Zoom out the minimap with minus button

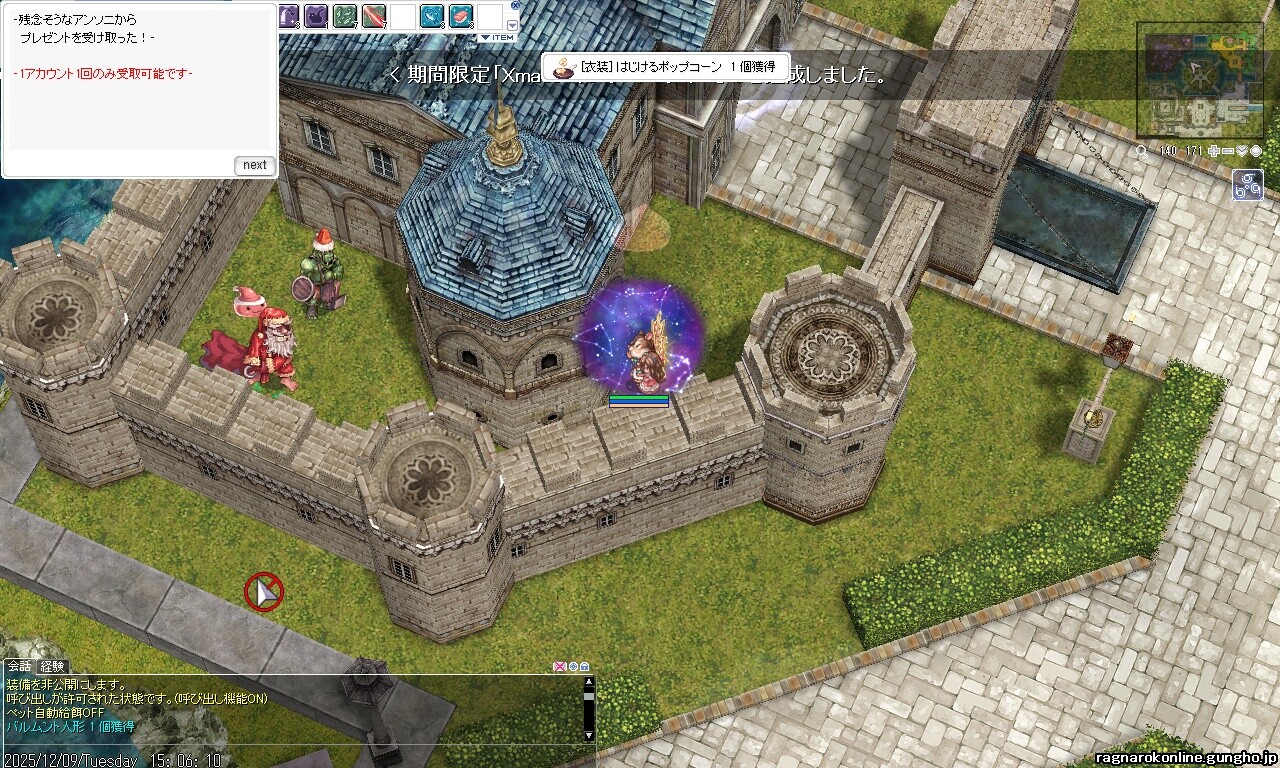click(x=1228, y=151)
